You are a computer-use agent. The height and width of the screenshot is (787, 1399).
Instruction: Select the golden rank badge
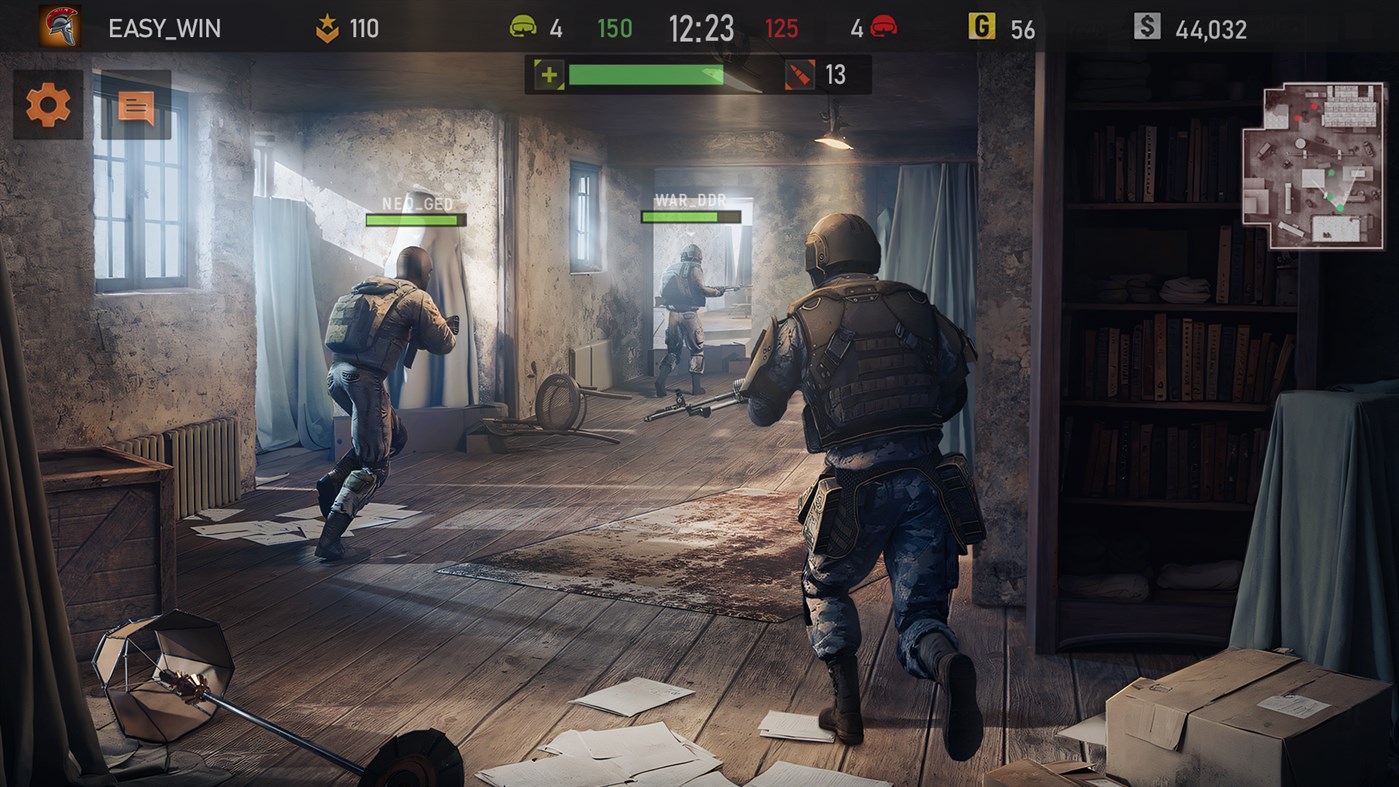pyautogui.click(x=325, y=28)
